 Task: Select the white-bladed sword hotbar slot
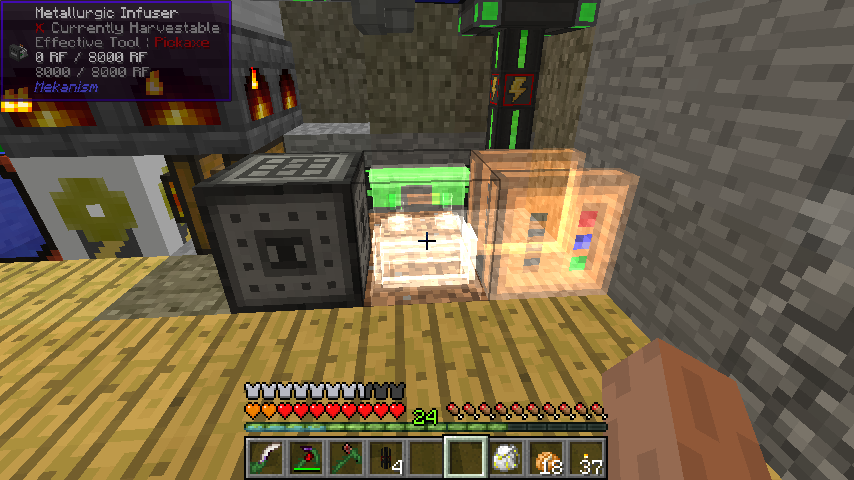263,458
